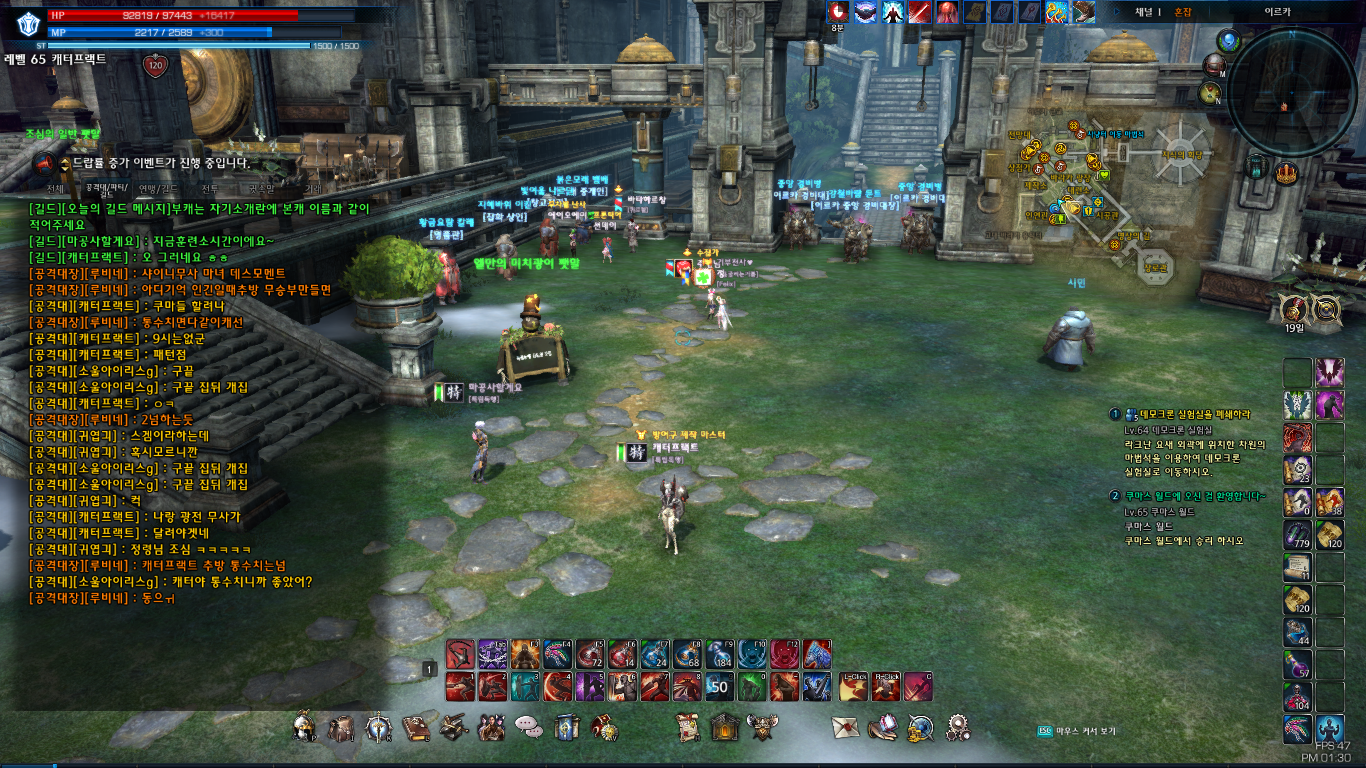Image resolution: width=1366 pixels, height=768 pixels.
Task: Open the gear settings menu icon
Action: pos(957,727)
